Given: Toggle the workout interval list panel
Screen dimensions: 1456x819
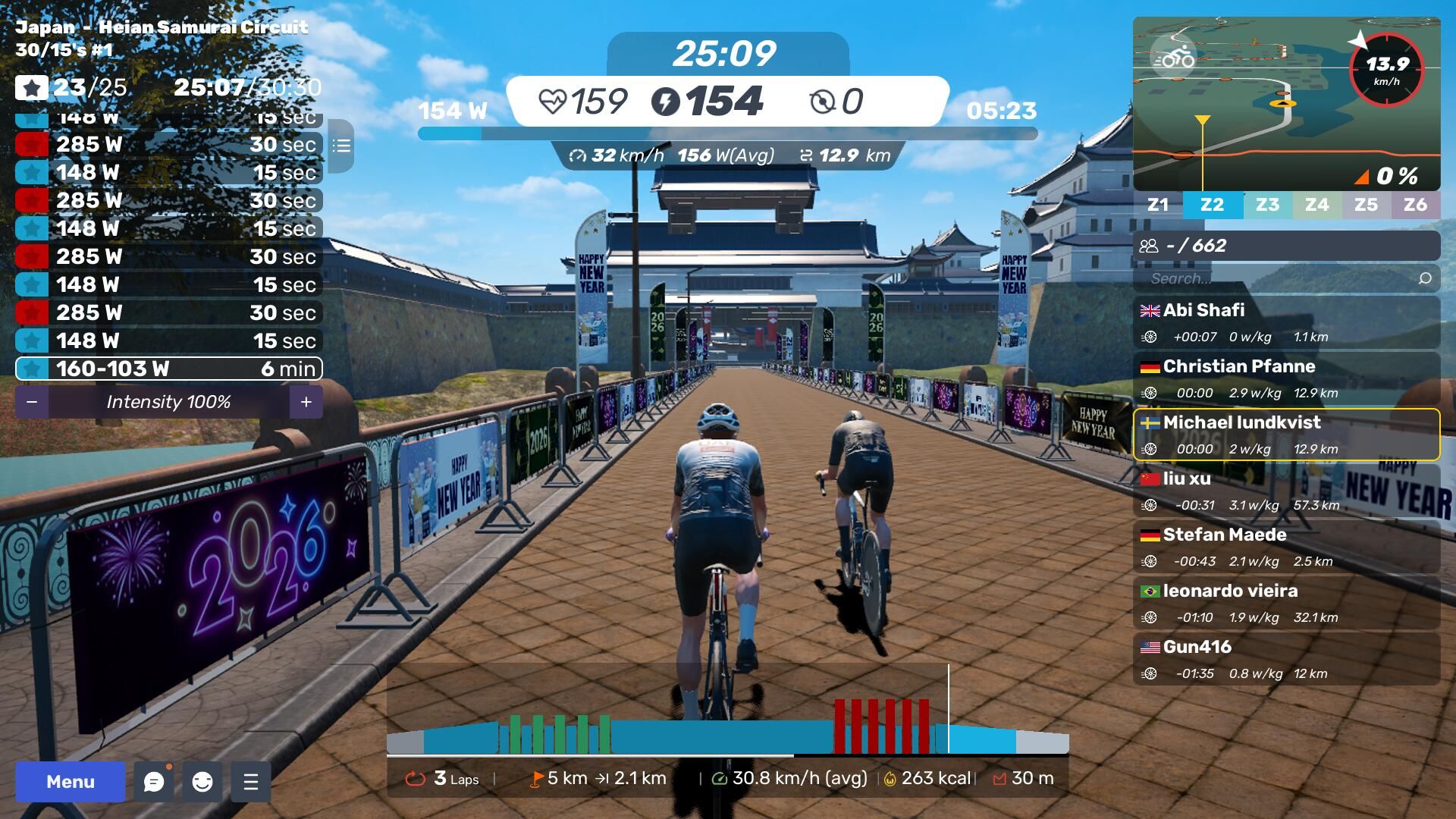Looking at the screenshot, I should pos(341,146).
